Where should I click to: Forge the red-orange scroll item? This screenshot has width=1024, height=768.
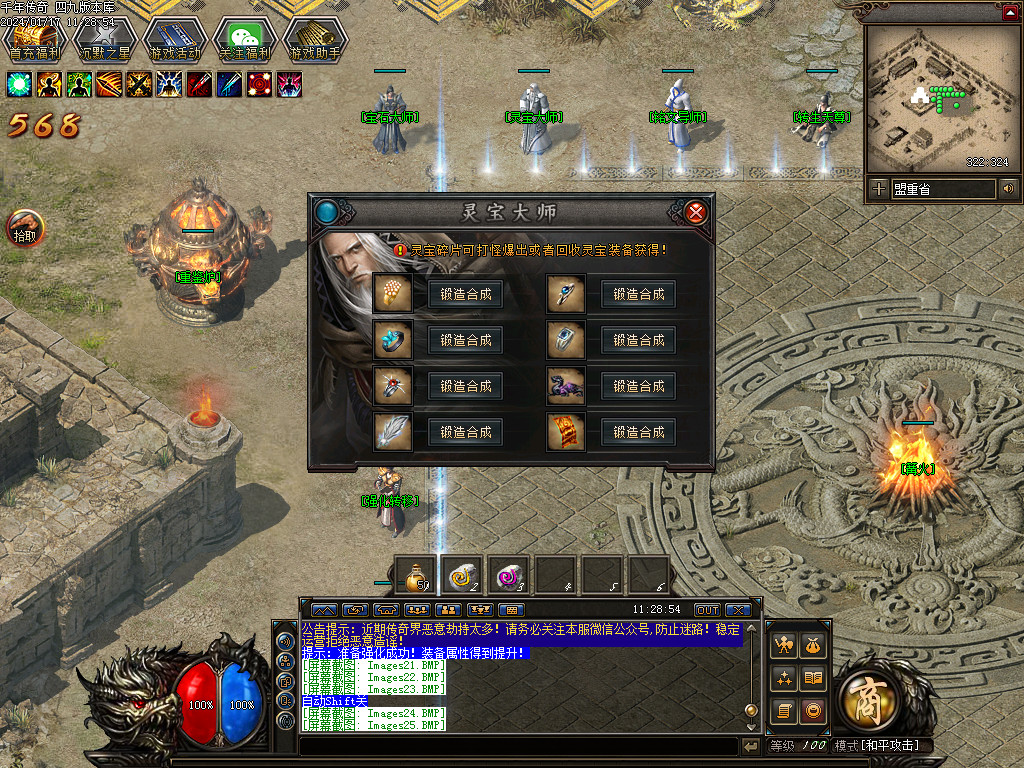coord(639,432)
